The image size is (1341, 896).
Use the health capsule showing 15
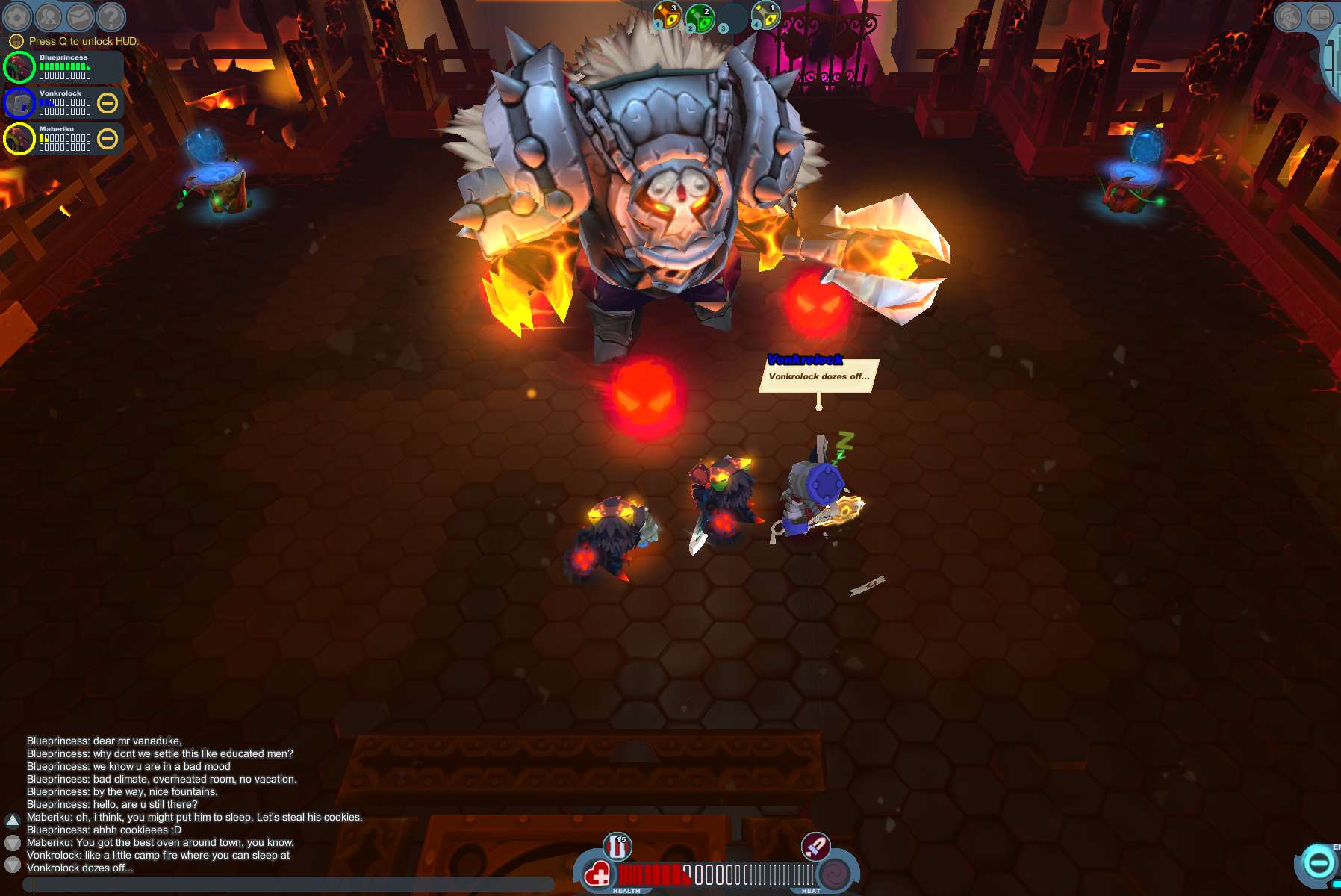coord(617,847)
